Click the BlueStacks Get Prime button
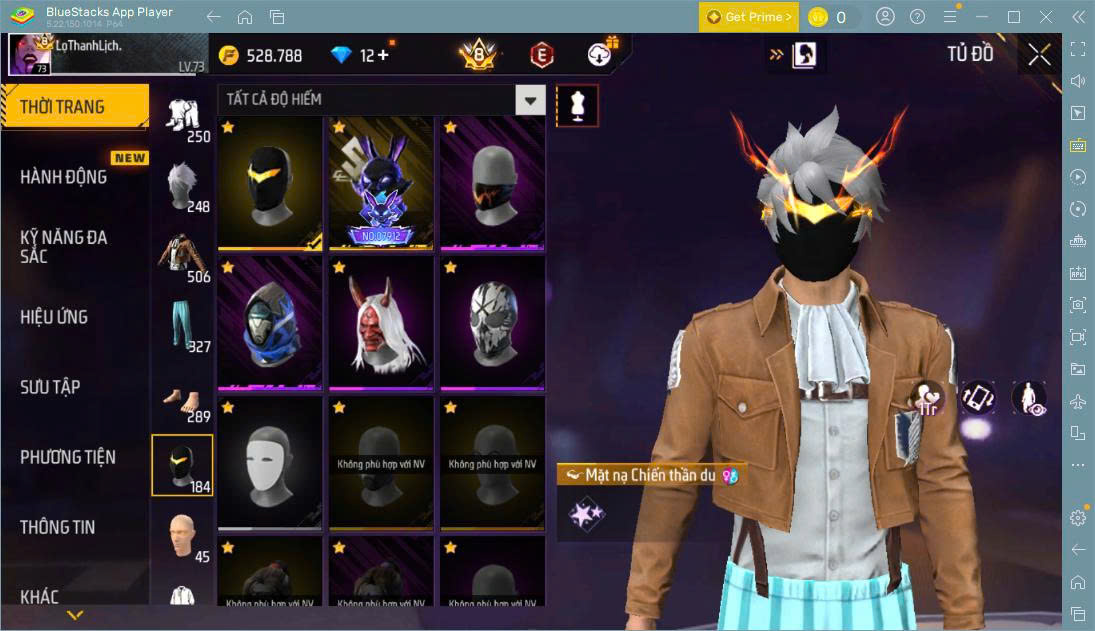This screenshot has width=1095, height=631. (749, 17)
